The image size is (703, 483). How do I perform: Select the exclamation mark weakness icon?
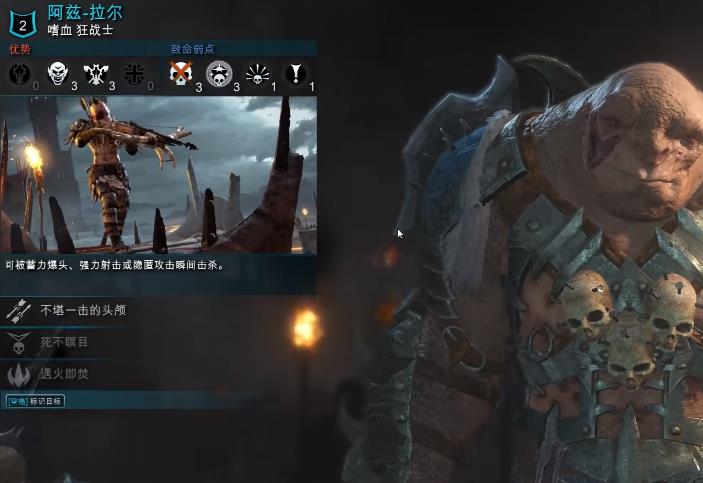click(296, 73)
